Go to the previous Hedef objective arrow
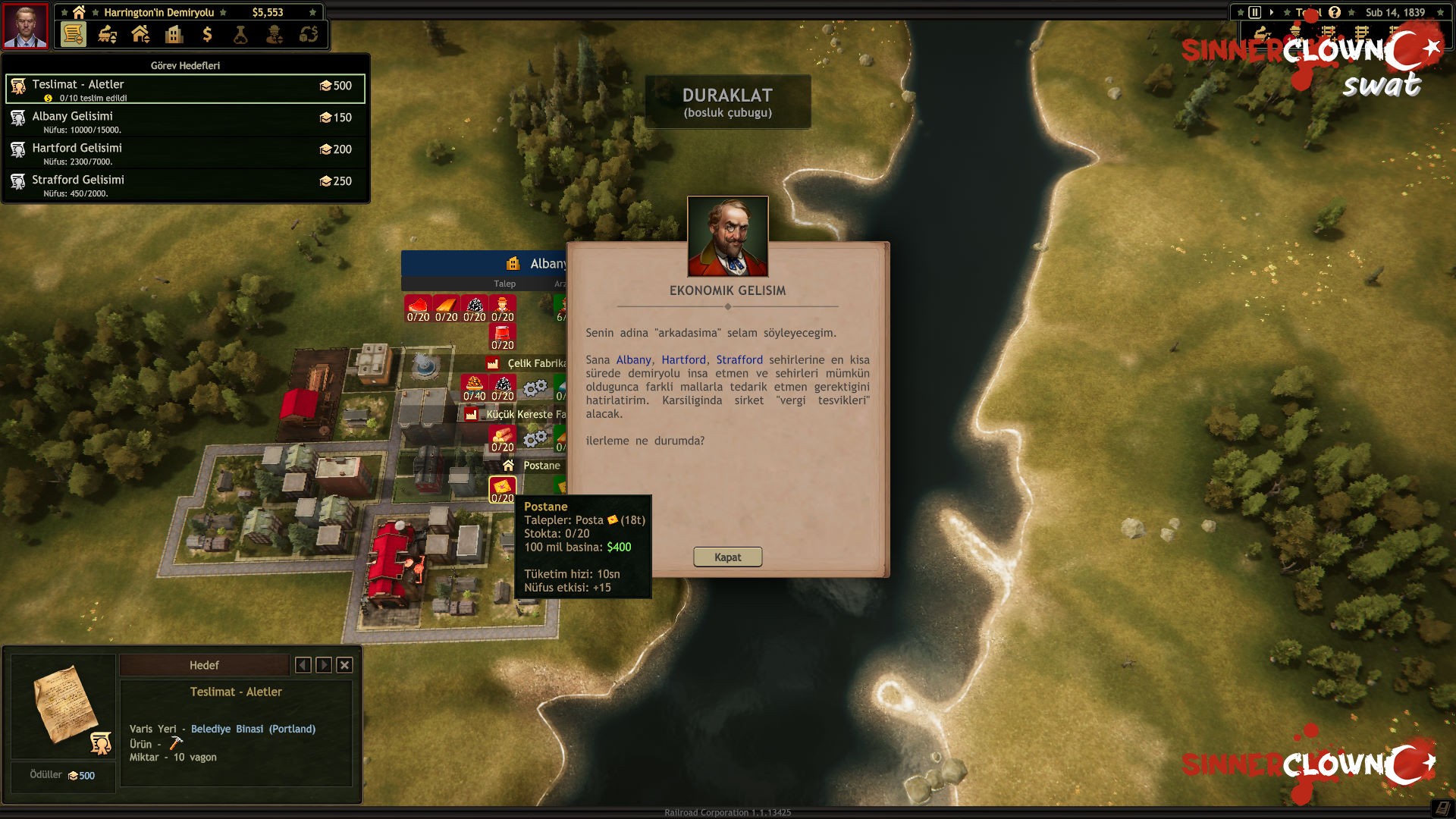This screenshot has height=819, width=1456. point(303,665)
